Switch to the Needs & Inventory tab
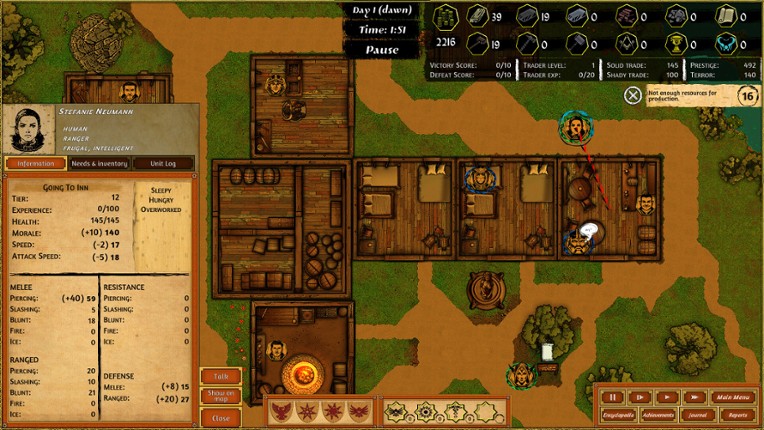 click(x=99, y=163)
